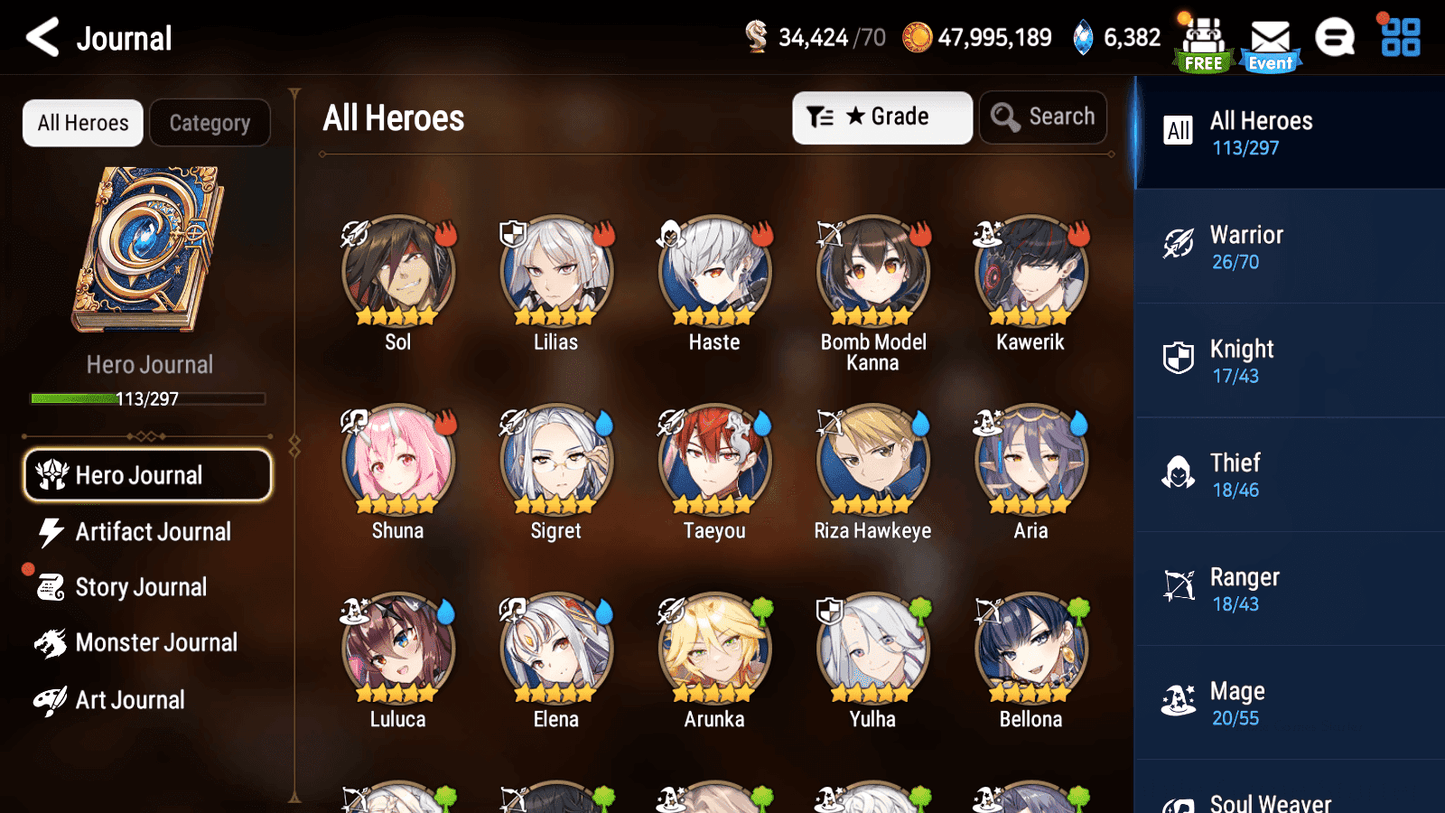Switch to the Category tab

(210, 123)
